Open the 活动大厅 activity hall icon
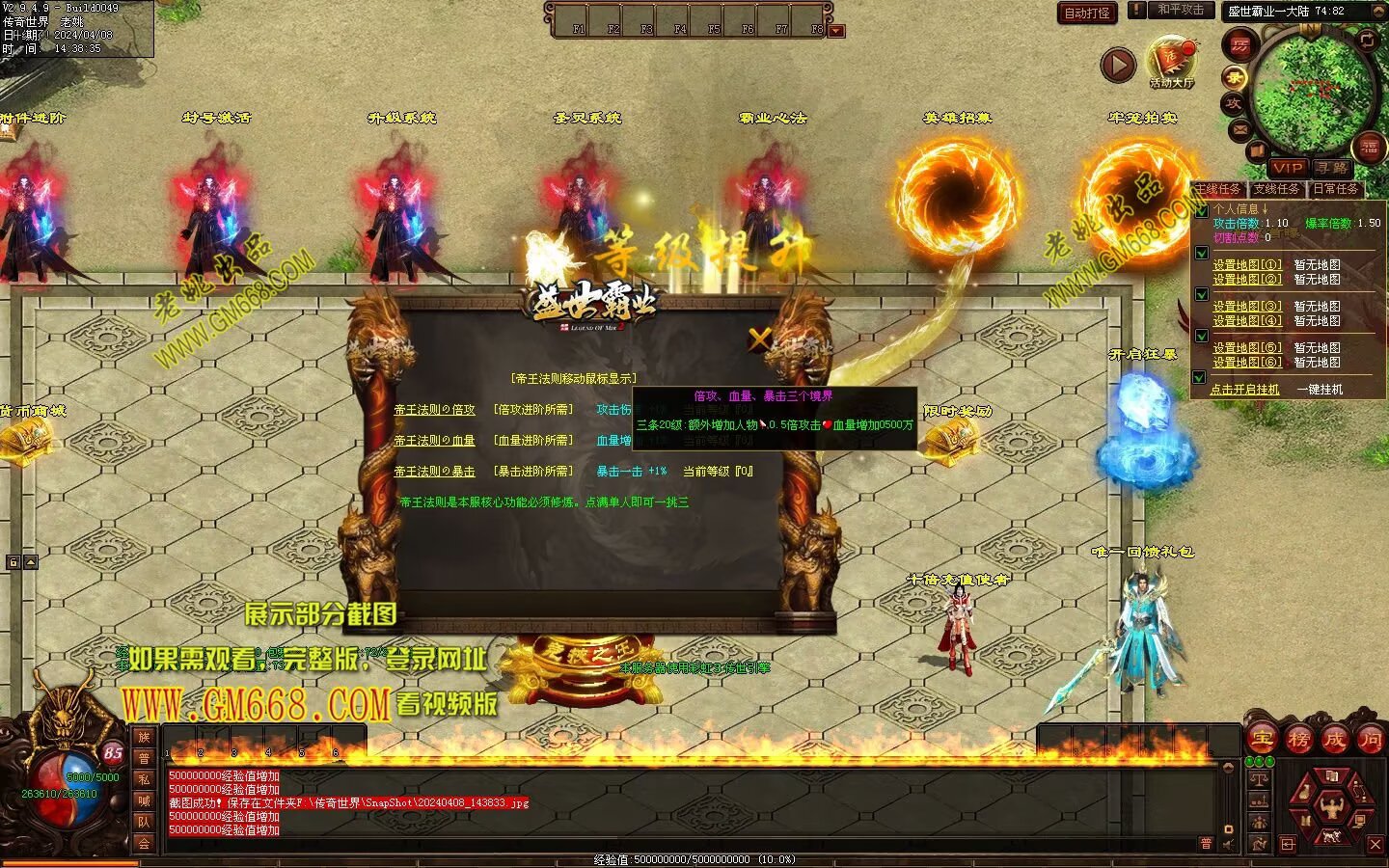1389x868 pixels. click(1171, 61)
